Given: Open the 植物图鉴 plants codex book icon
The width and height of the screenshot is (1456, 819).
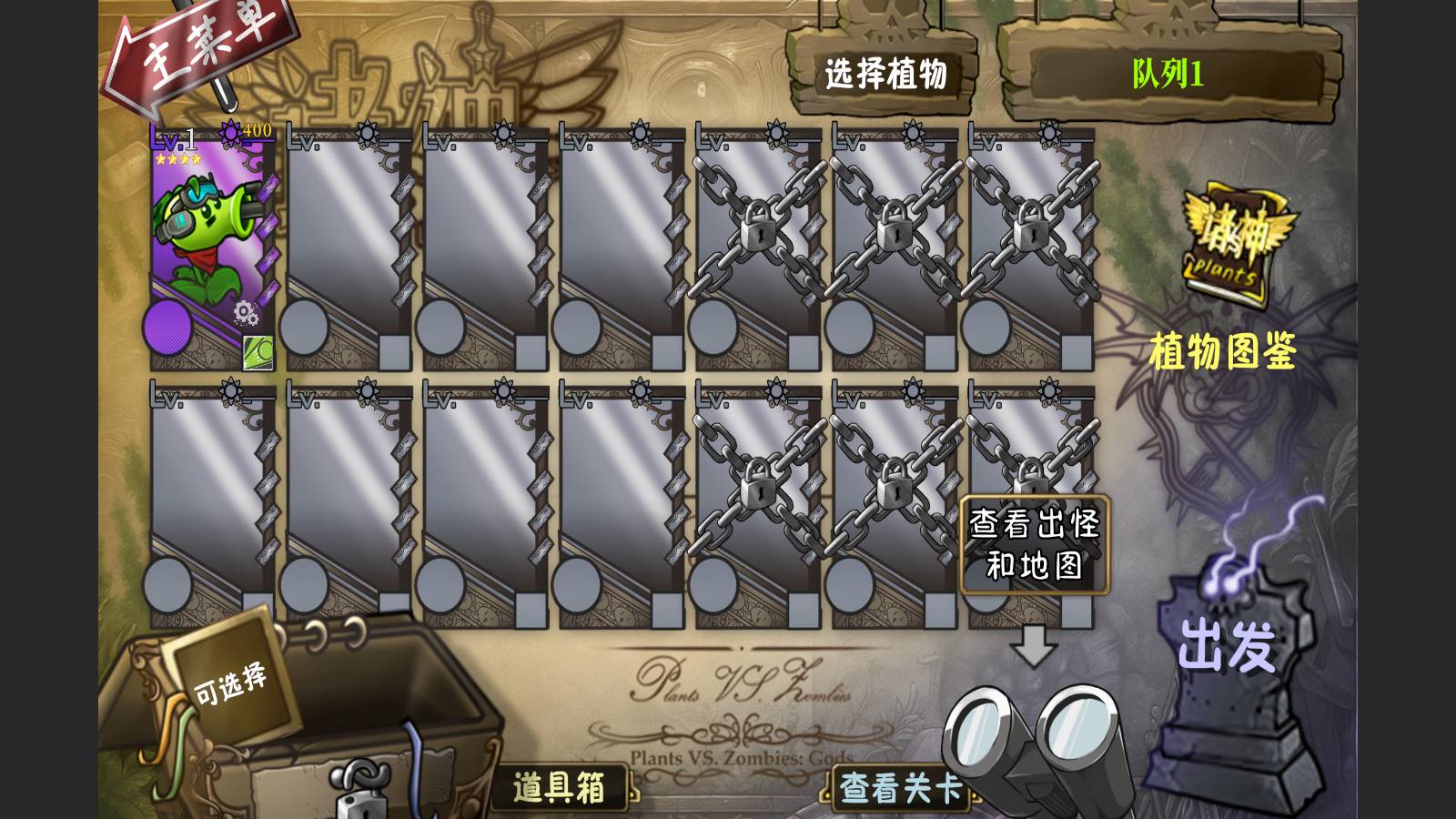Looking at the screenshot, I should coord(1228,241).
